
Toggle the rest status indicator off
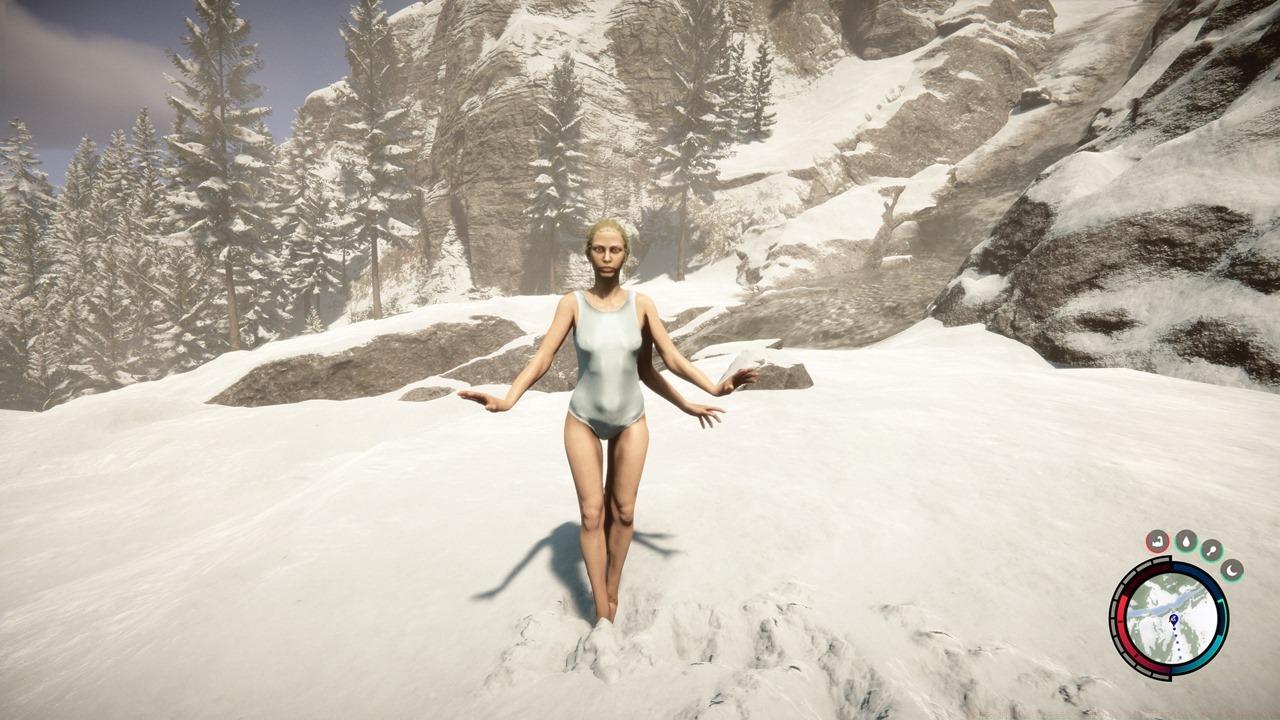click(1231, 570)
